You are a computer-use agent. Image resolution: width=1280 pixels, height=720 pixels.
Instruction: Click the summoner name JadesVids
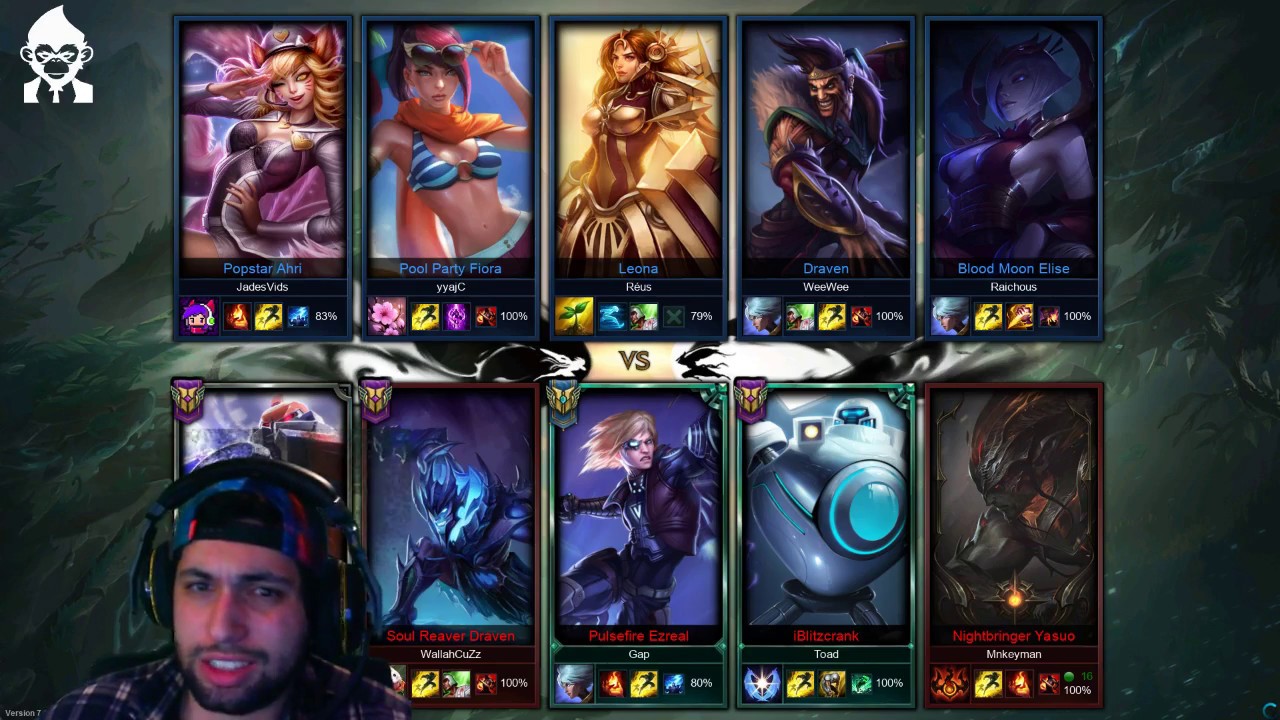coord(262,287)
